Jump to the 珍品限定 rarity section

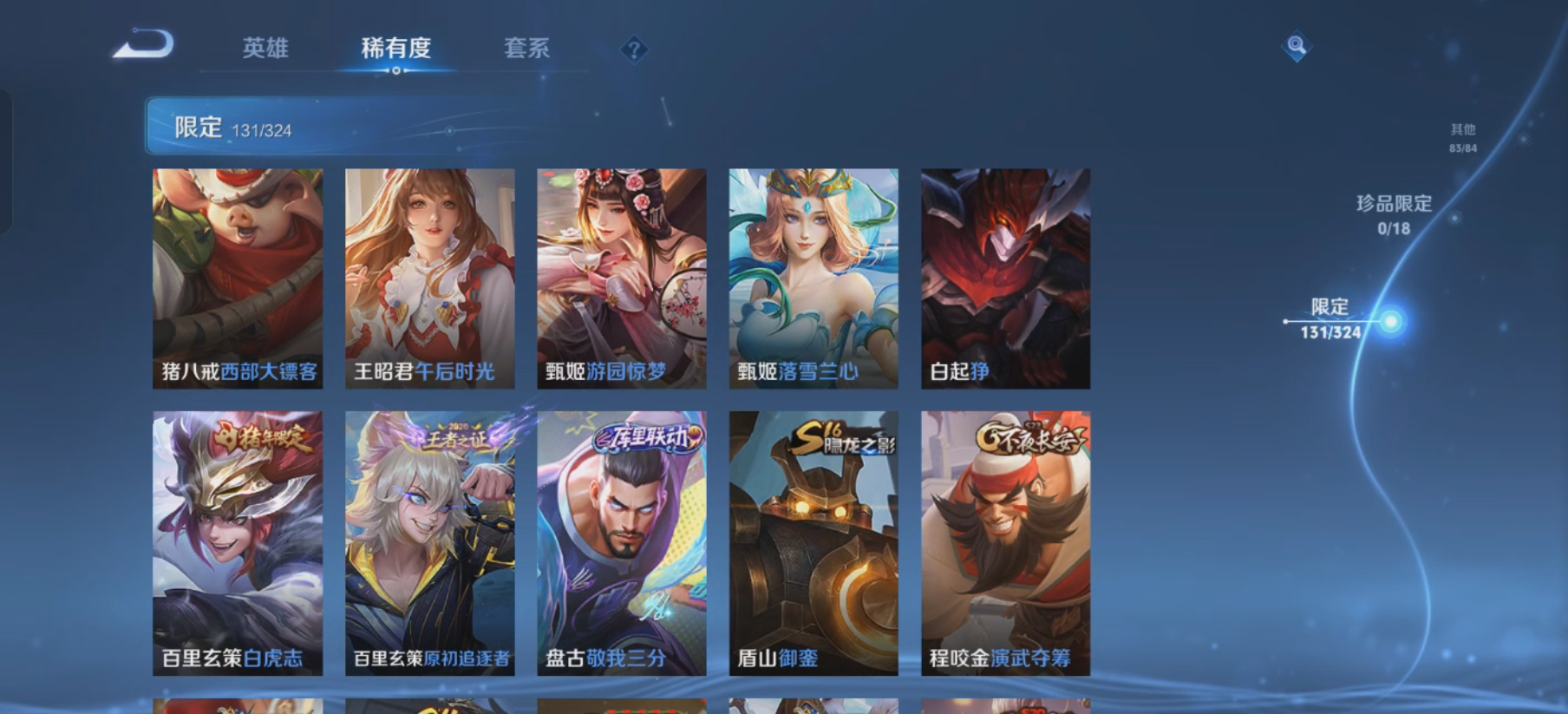pos(1394,214)
